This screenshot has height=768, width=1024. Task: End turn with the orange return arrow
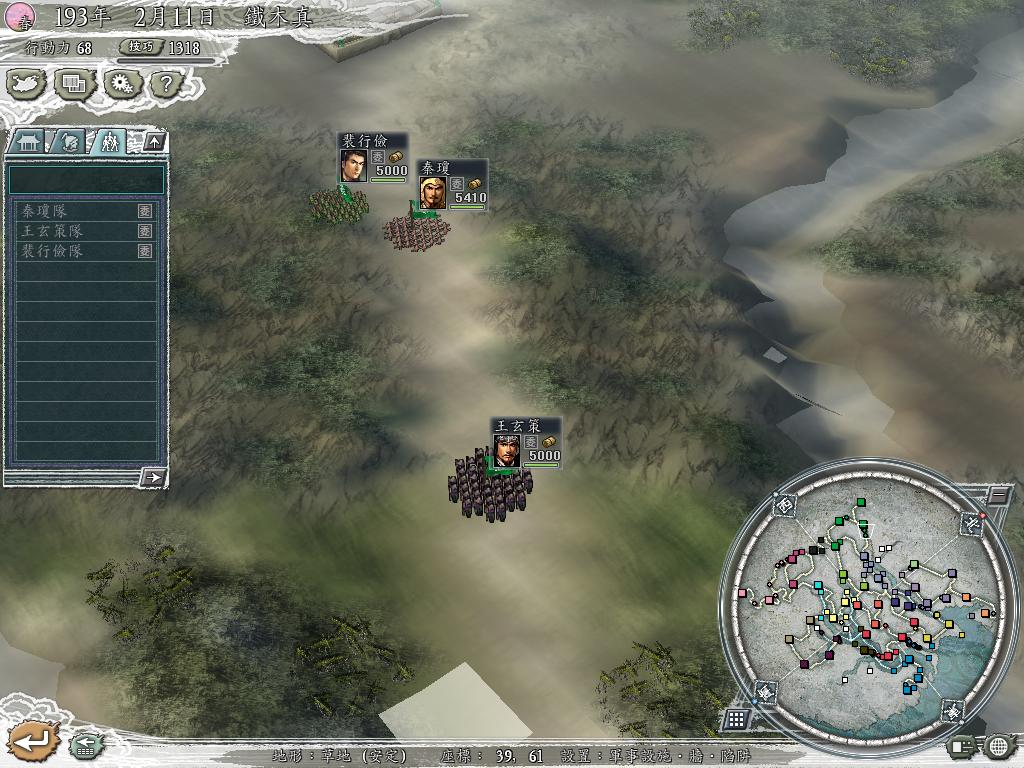(x=32, y=742)
